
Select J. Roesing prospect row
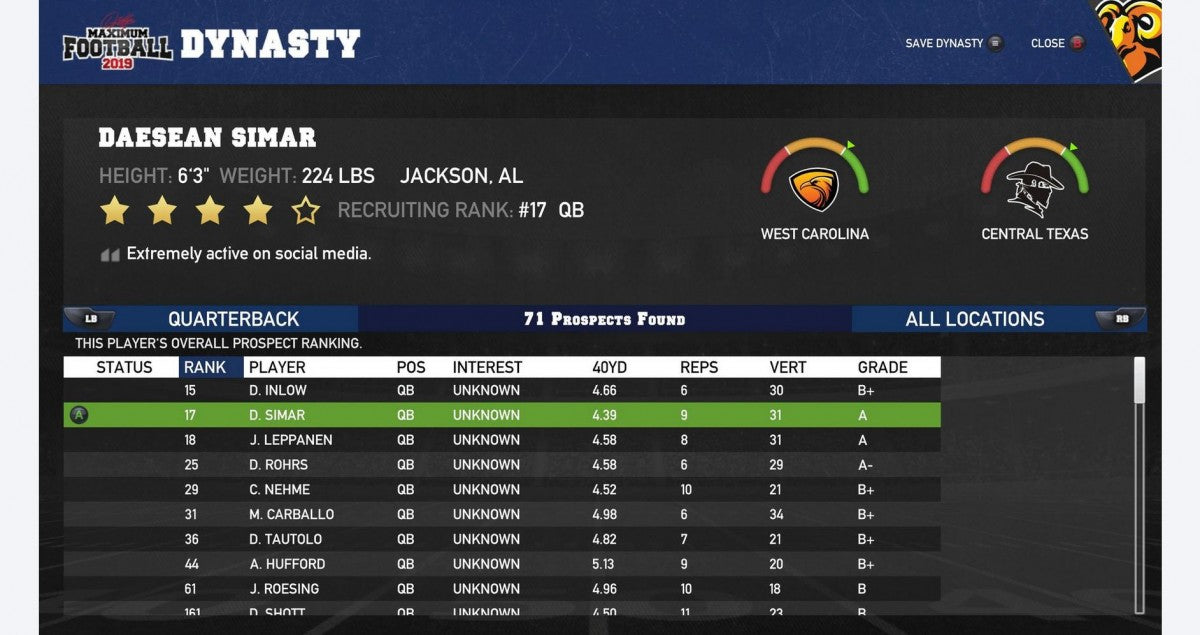click(500, 589)
